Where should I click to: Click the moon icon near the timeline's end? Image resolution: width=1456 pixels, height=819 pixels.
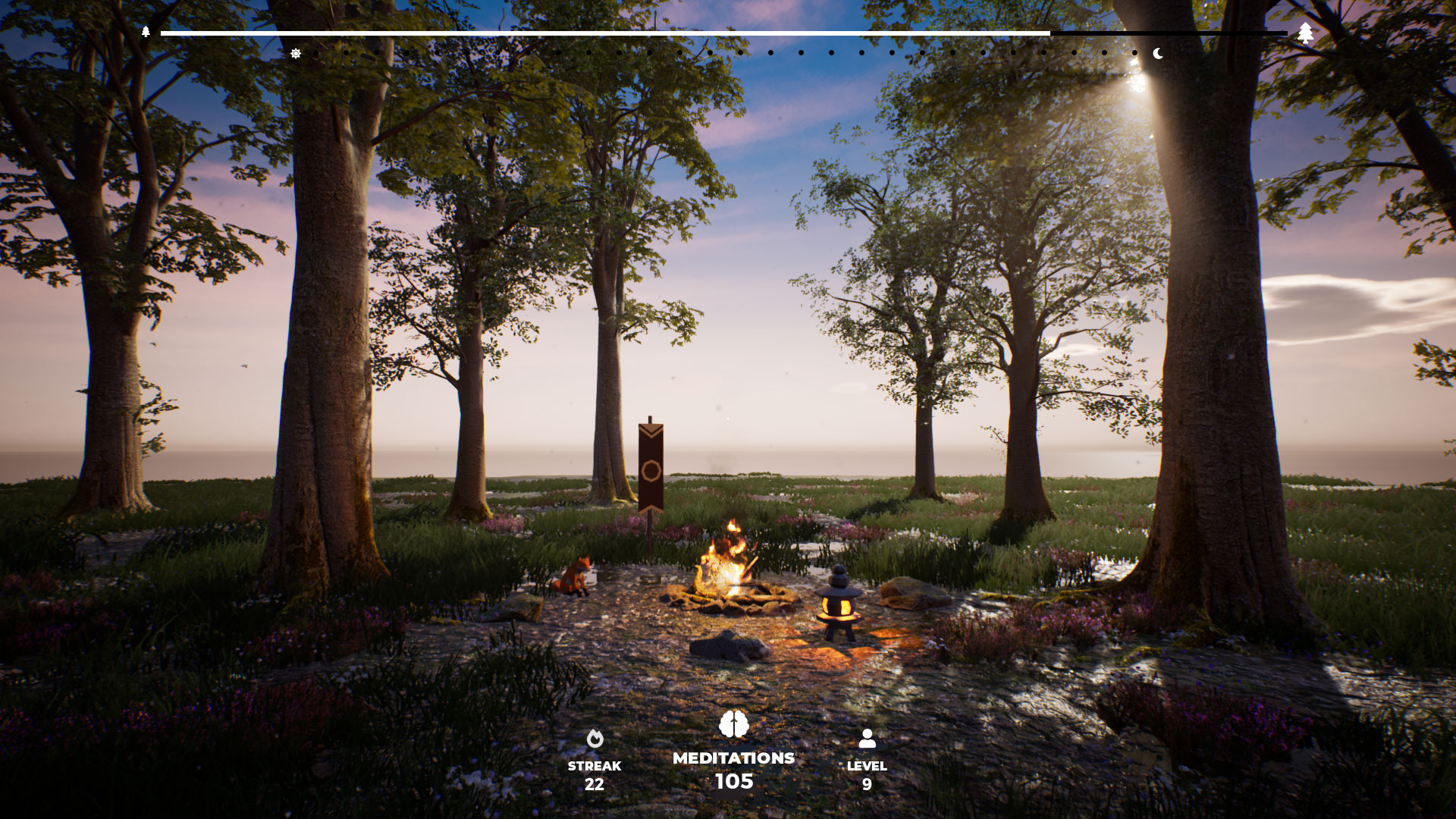click(1159, 54)
